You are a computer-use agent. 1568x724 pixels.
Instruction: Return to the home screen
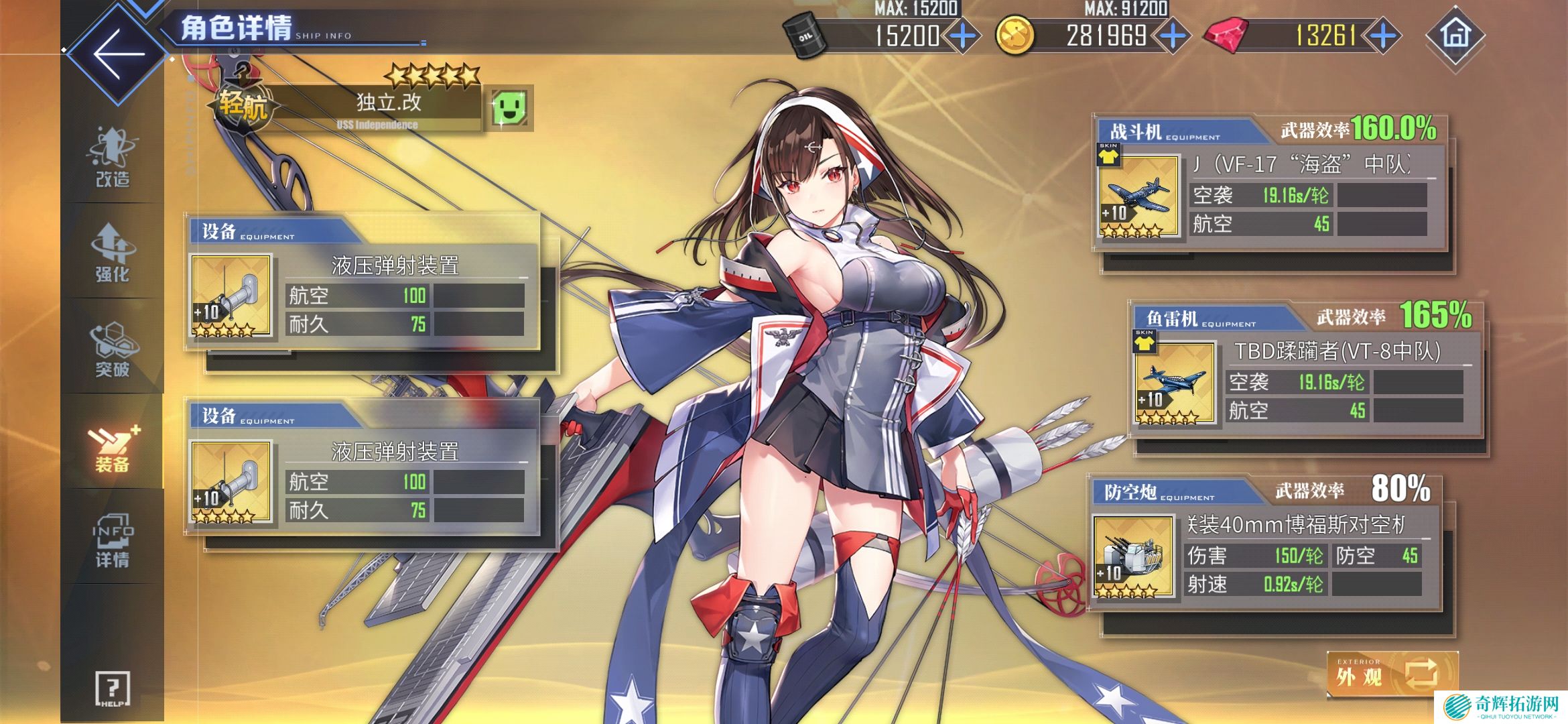click(1455, 35)
